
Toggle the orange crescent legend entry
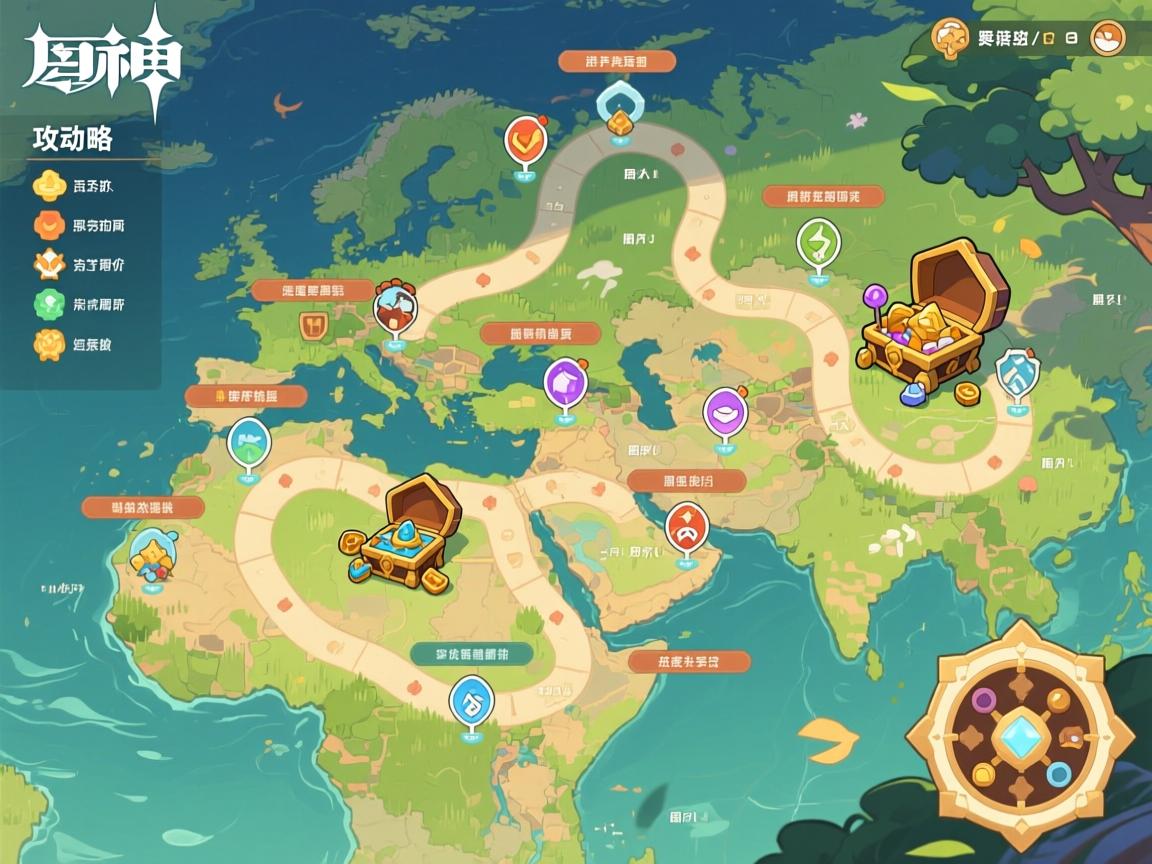[x=49, y=225]
